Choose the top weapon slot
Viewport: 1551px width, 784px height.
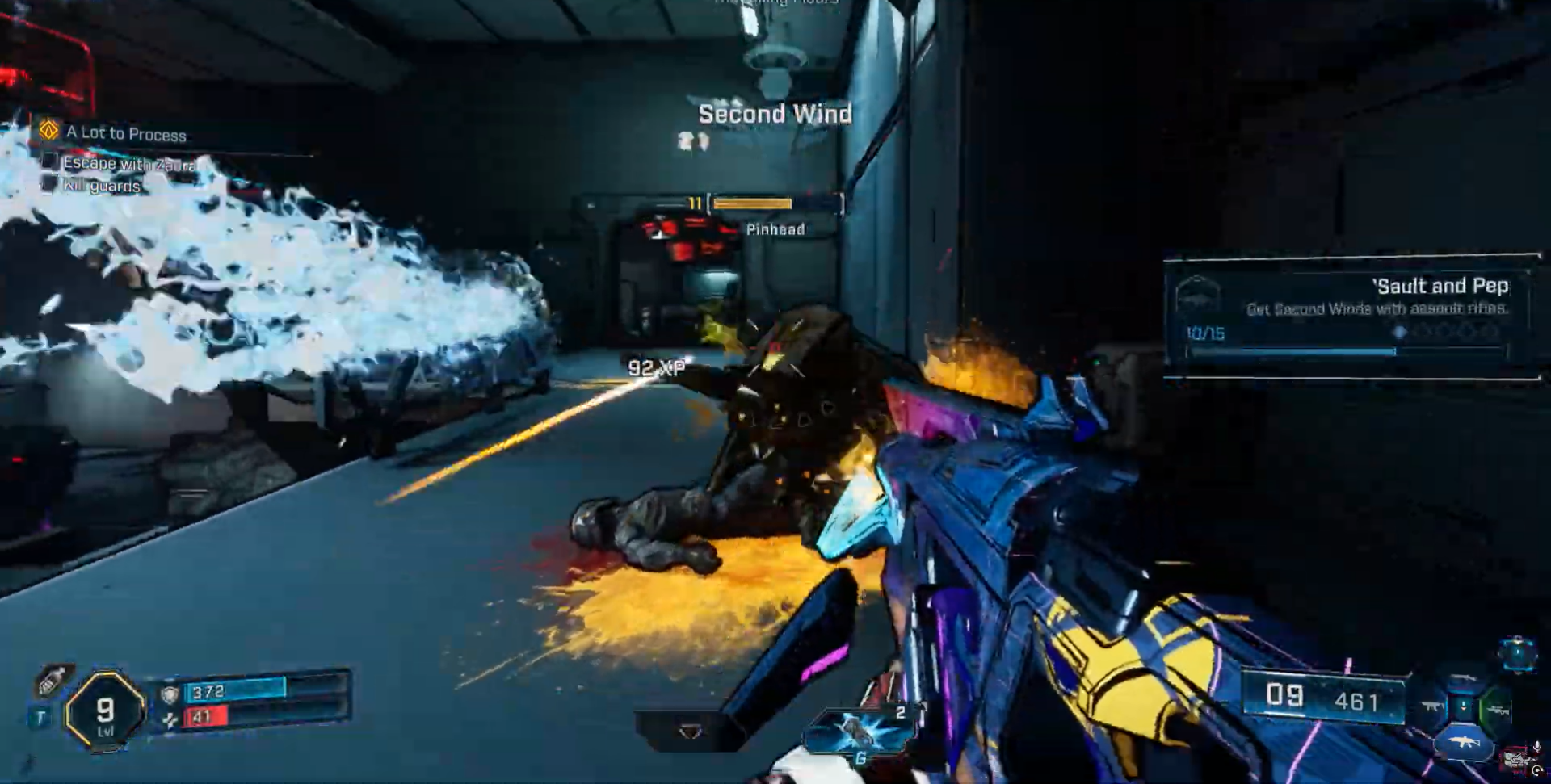tap(1463, 679)
